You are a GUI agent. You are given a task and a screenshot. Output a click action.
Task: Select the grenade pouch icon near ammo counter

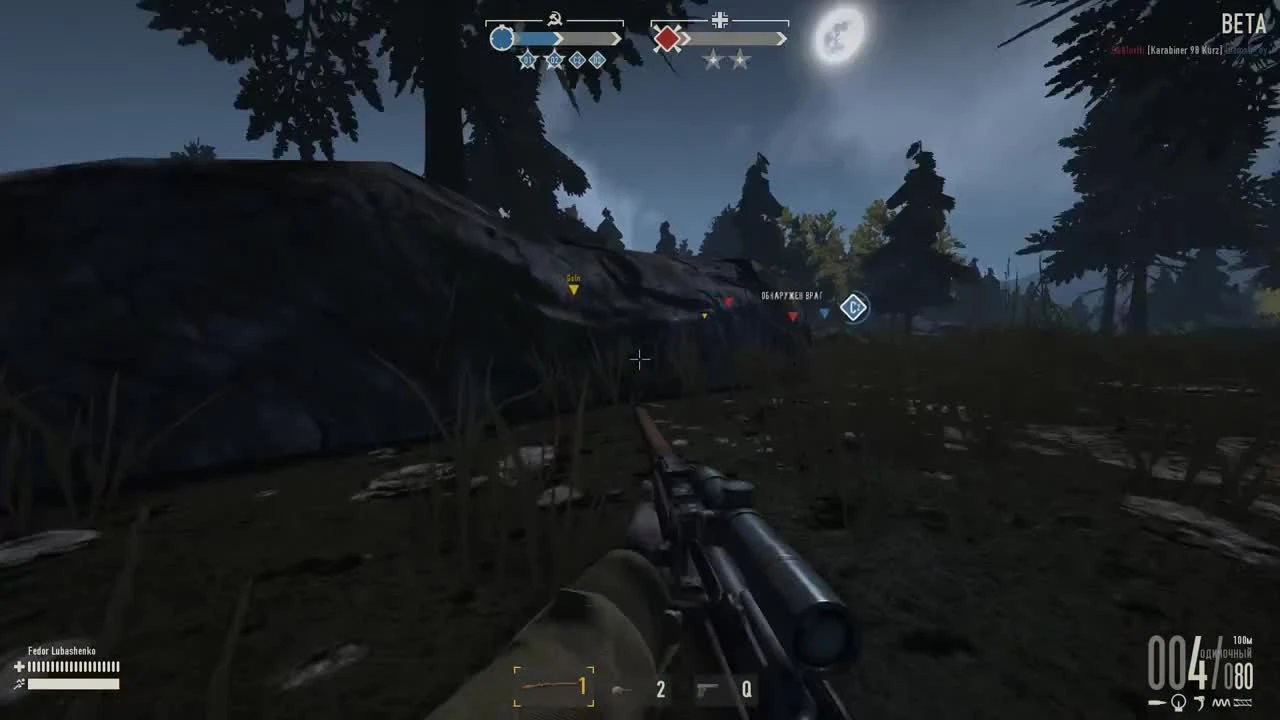tap(1178, 704)
